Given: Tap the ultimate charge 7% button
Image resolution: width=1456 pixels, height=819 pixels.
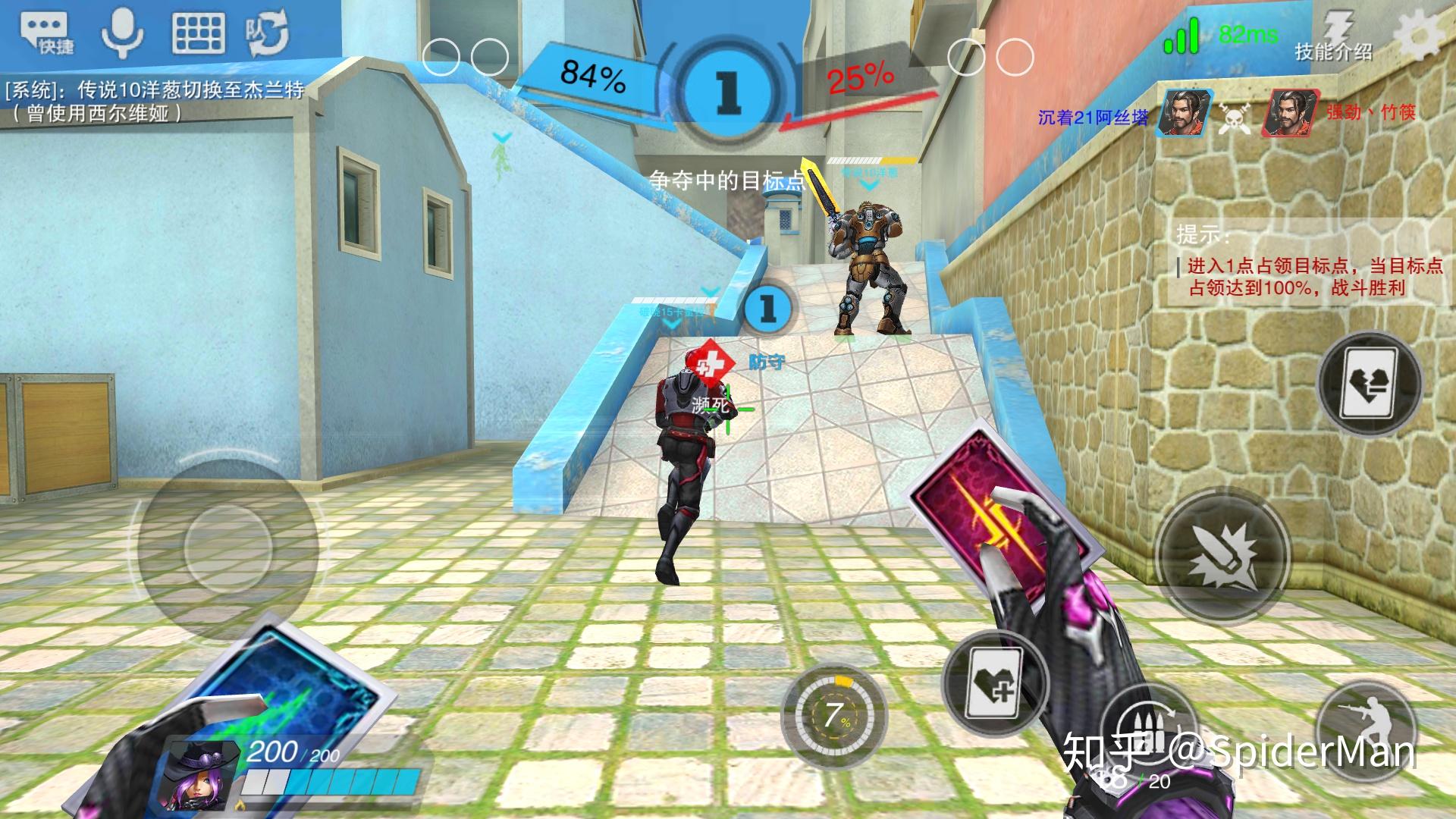Looking at the screenshot, I should point(835,716).
